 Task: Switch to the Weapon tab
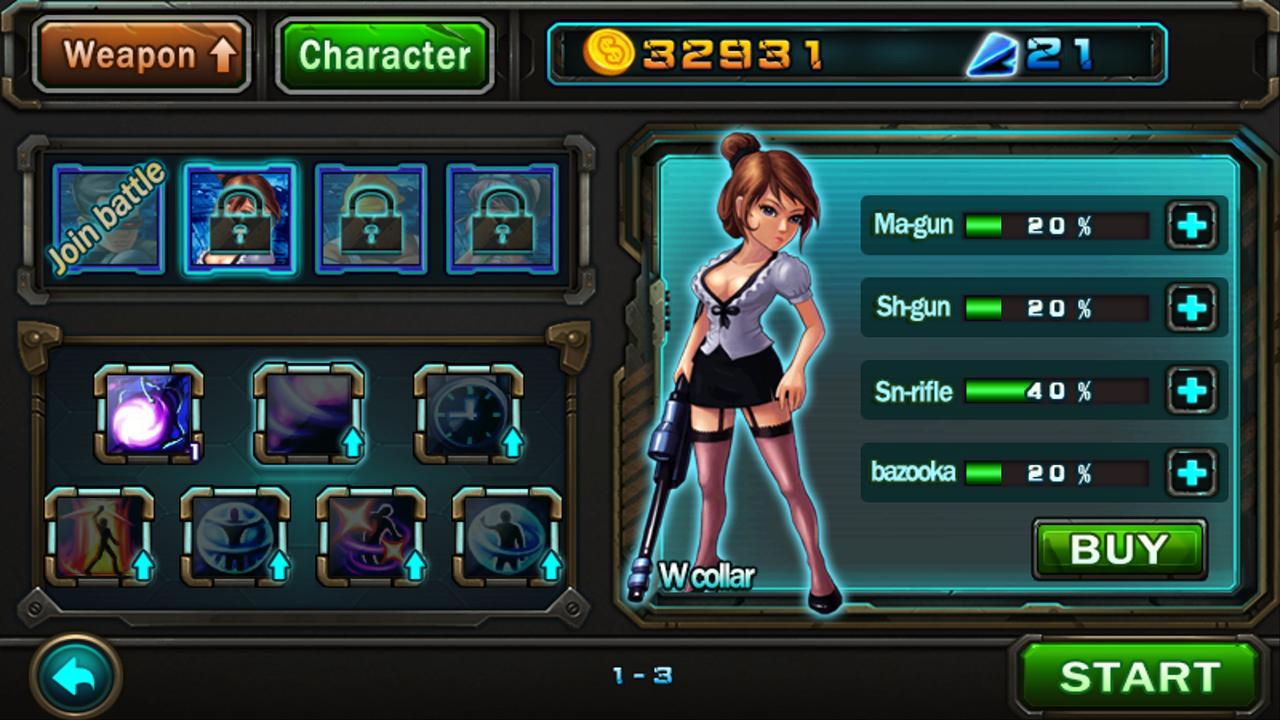click(x=141, y=55)
